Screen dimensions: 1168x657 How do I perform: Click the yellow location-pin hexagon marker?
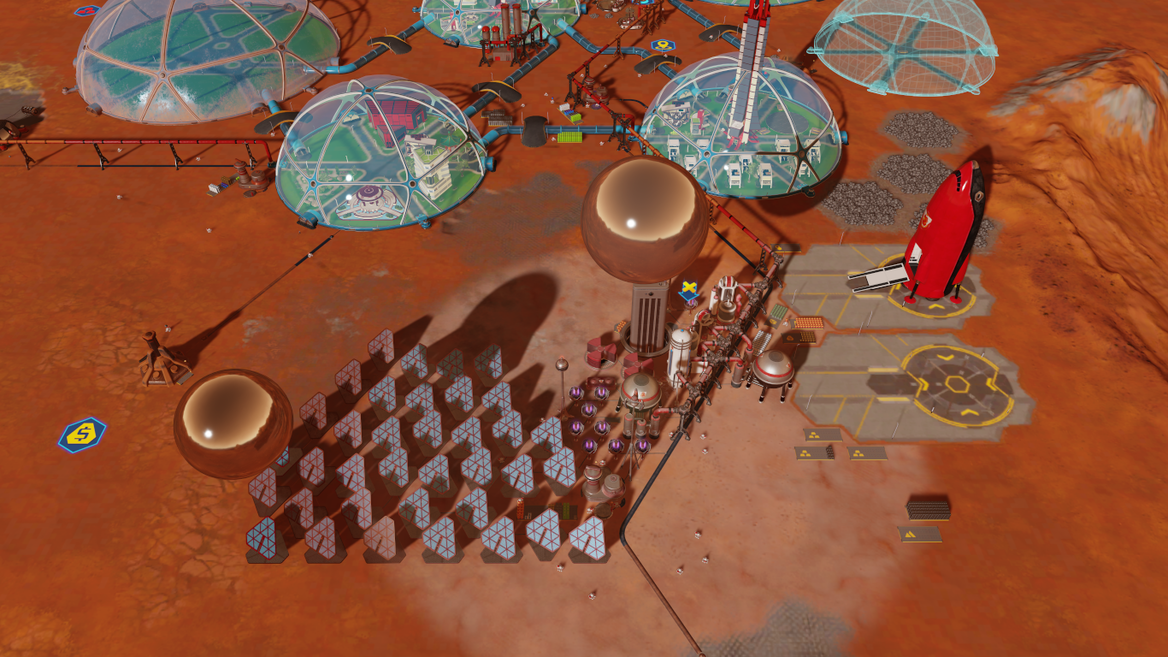coord(661,46)
